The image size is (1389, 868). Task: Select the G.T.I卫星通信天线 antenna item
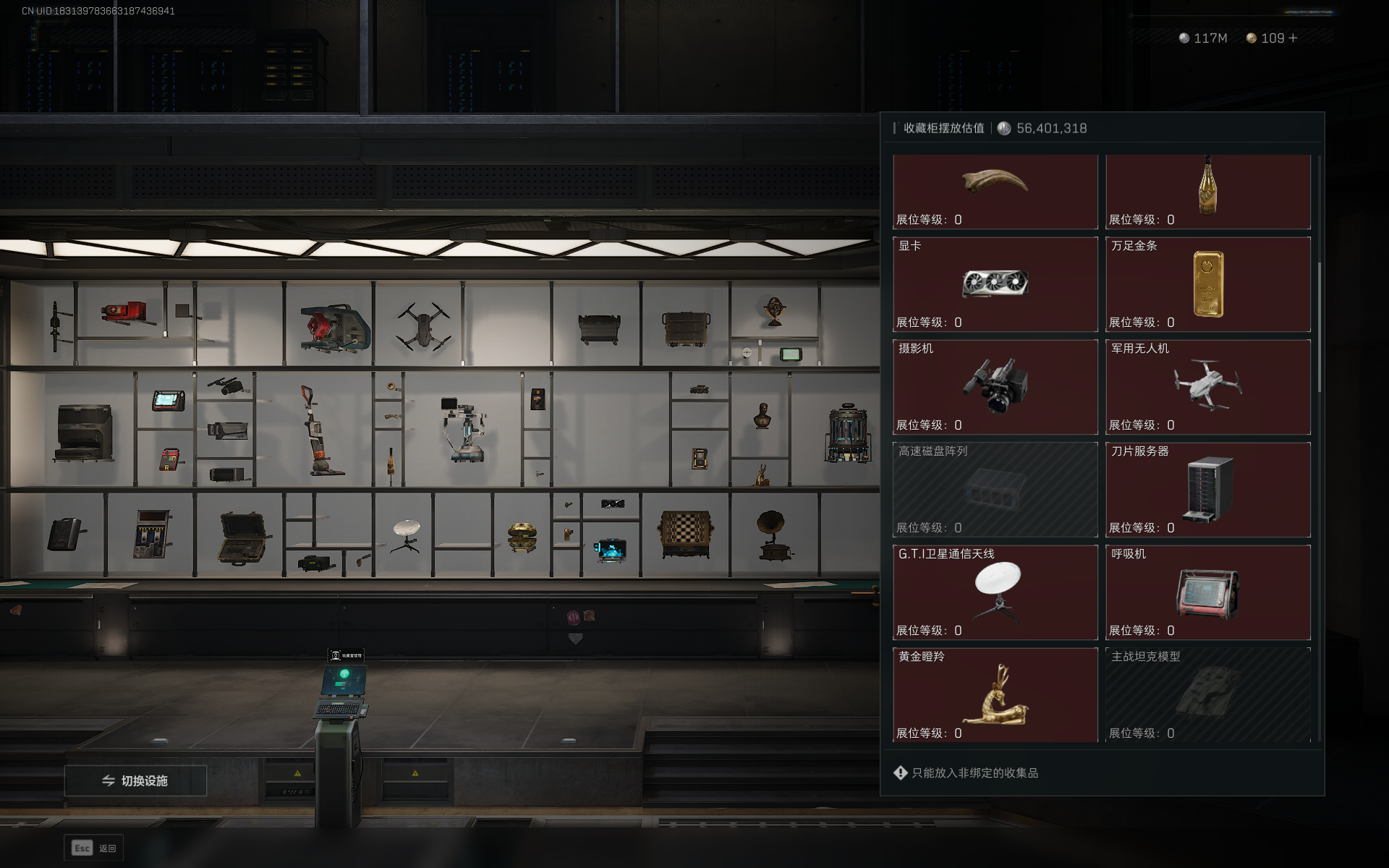tap(995, 592)
